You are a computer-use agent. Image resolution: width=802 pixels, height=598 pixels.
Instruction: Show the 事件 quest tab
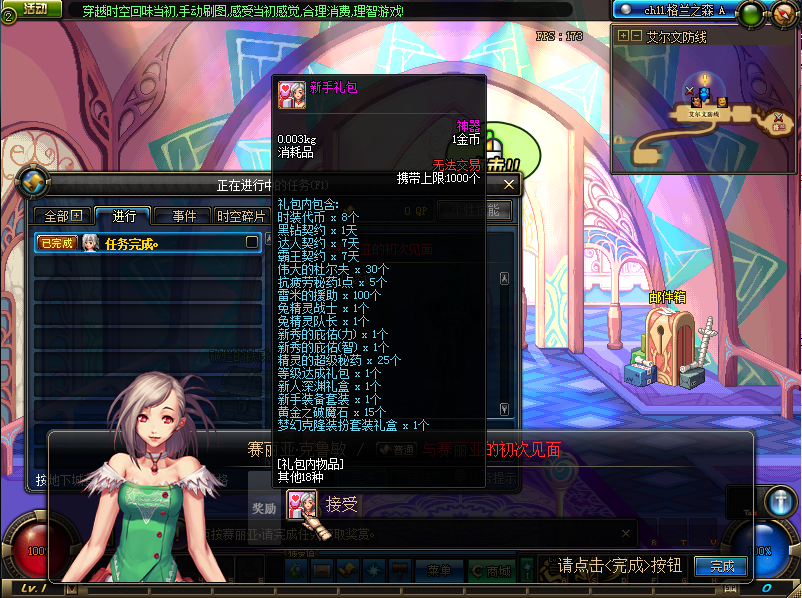click(183, 216)
